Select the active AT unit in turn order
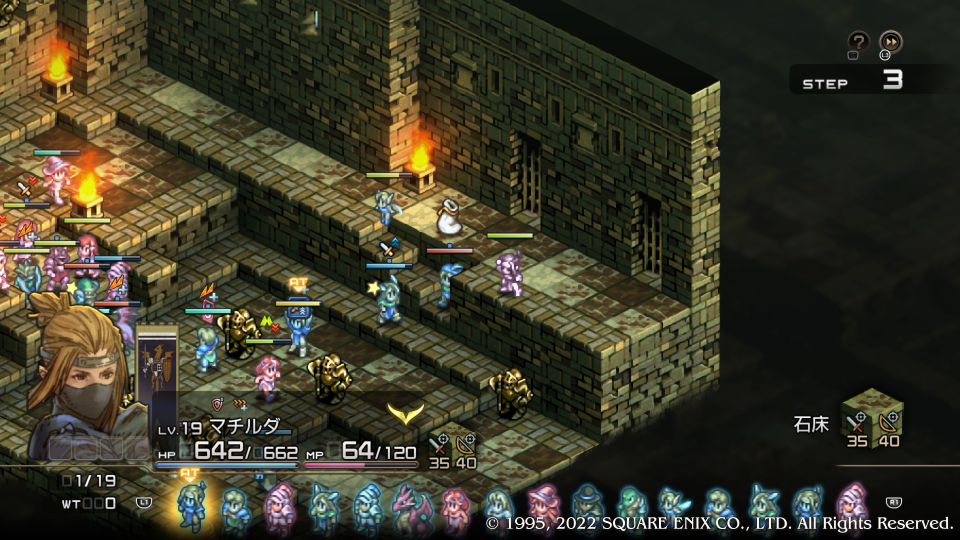 (x=190, y=503)
